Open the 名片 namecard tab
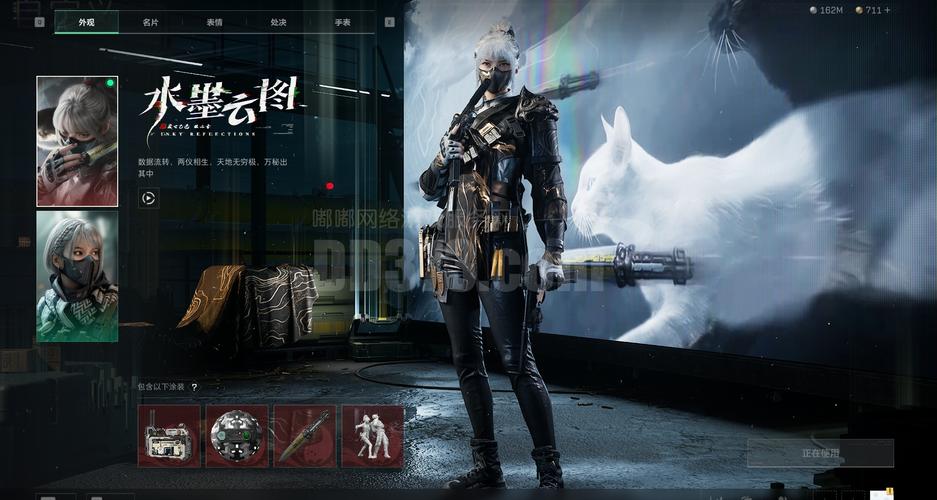The image size is (937, 500). point(150,22)
